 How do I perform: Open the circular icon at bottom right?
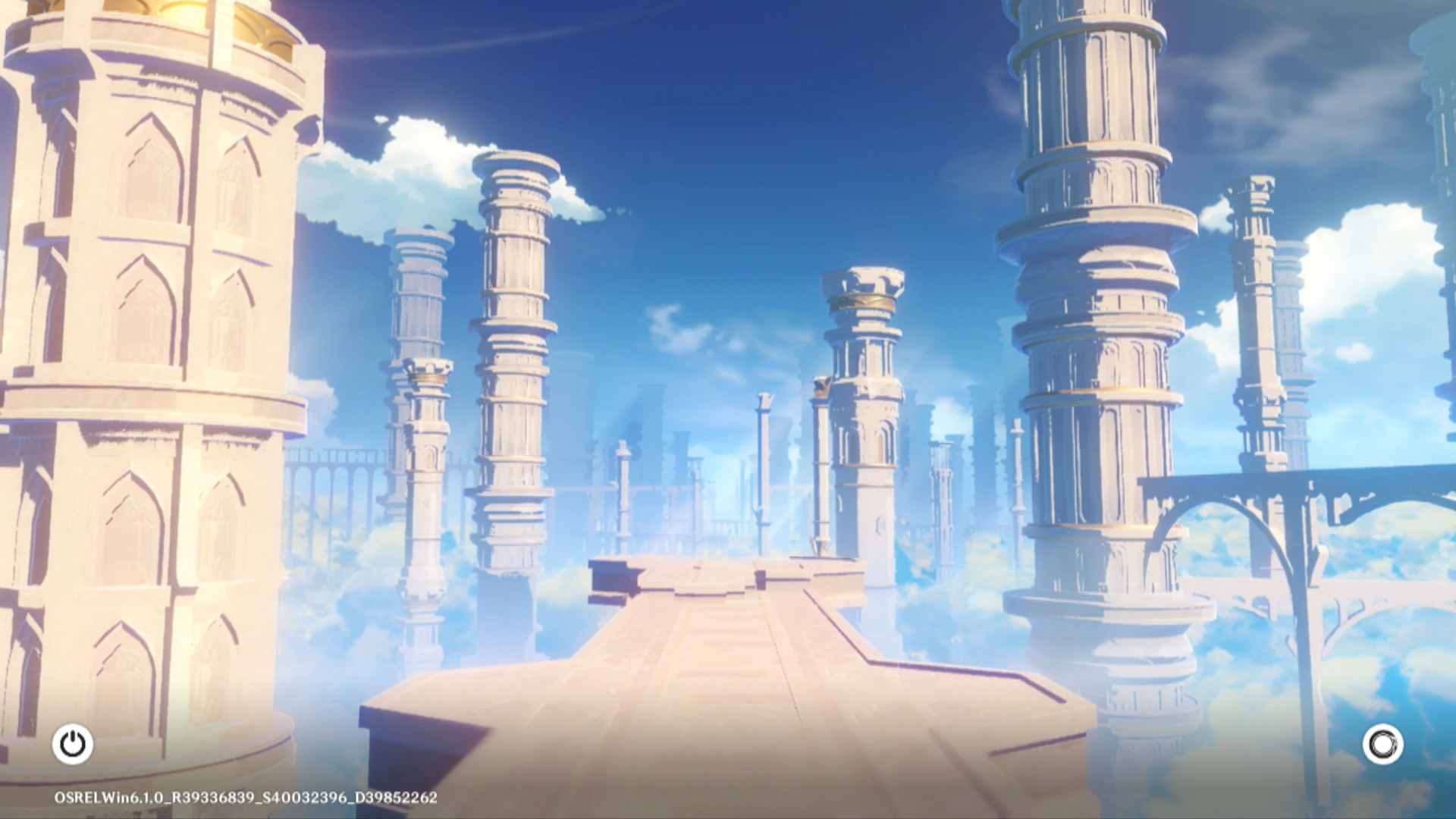click(x=1382, y=744)
